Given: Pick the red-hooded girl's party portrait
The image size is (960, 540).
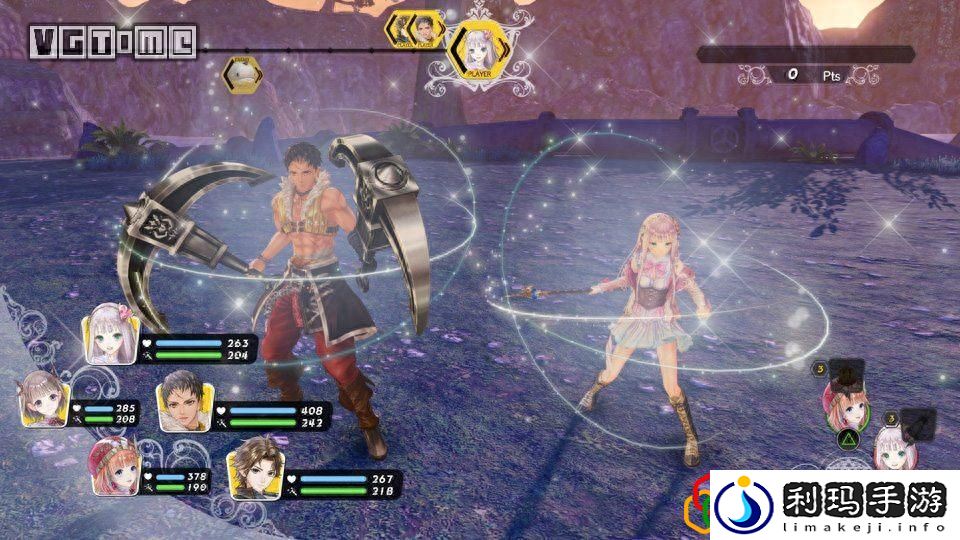Looking at the screenshot, I should (112, 465).
